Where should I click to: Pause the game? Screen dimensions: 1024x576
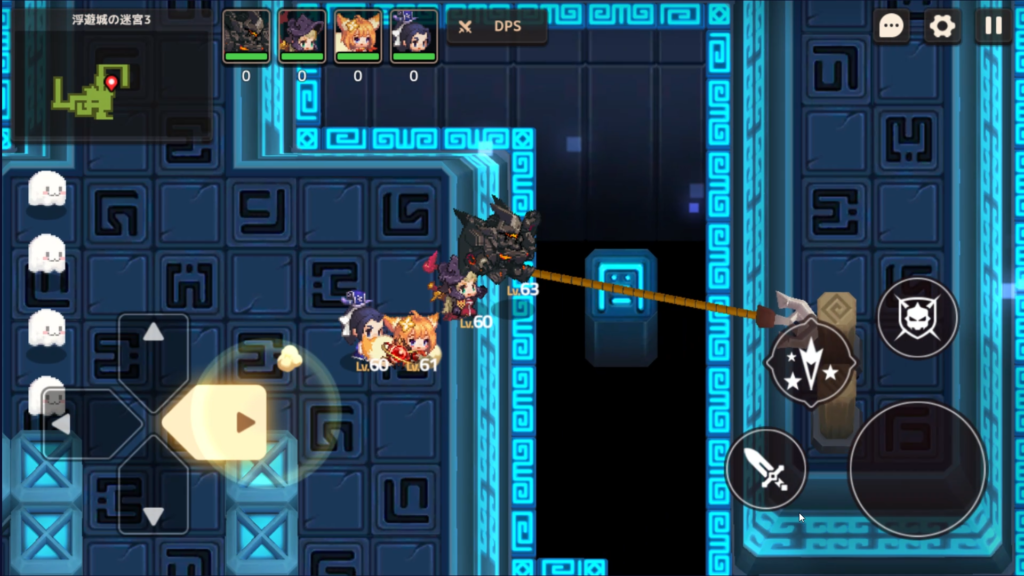(x=992, y=26)
